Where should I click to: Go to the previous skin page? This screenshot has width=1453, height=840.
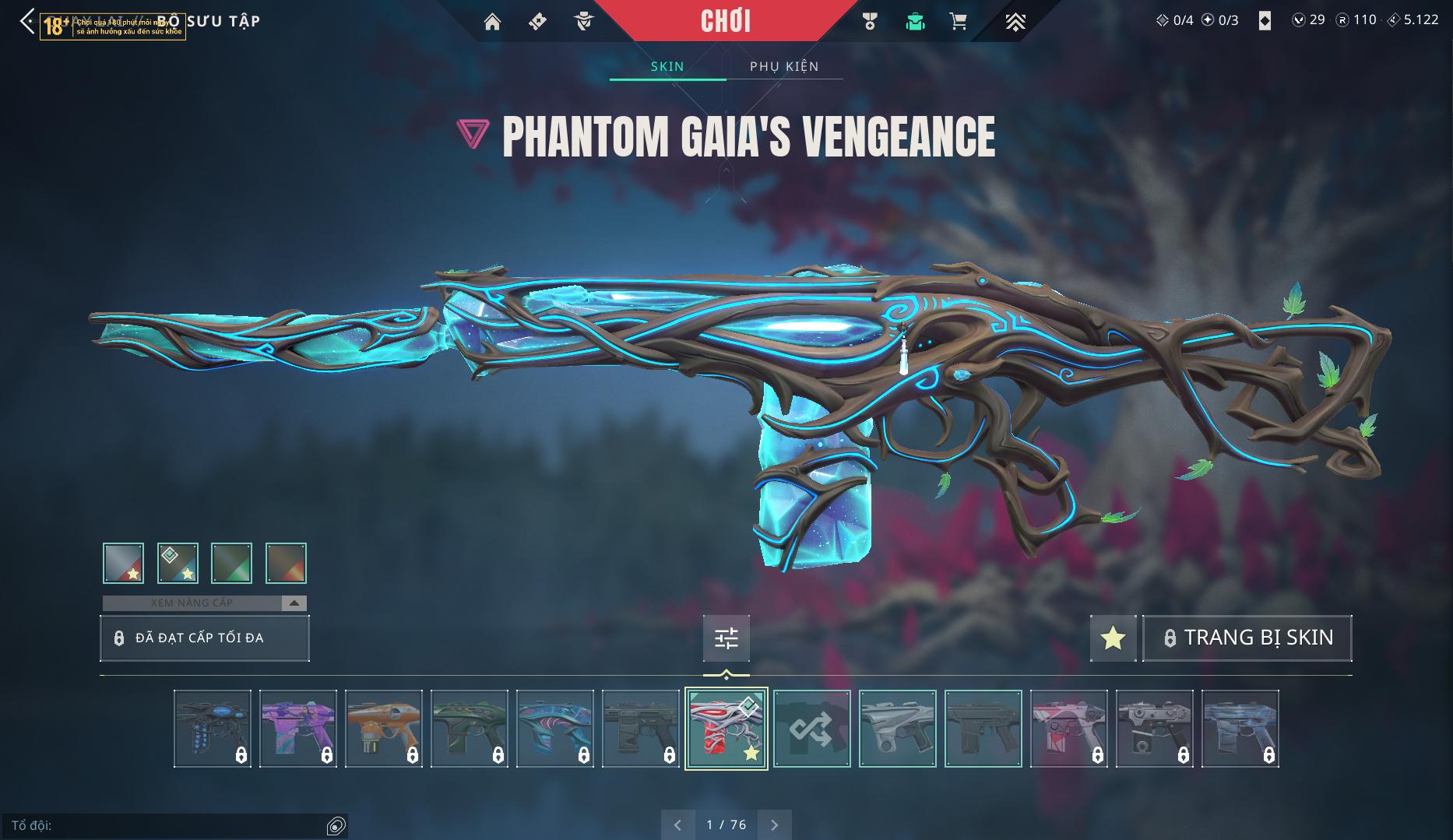pyautogui.click(x=677, y=824)
